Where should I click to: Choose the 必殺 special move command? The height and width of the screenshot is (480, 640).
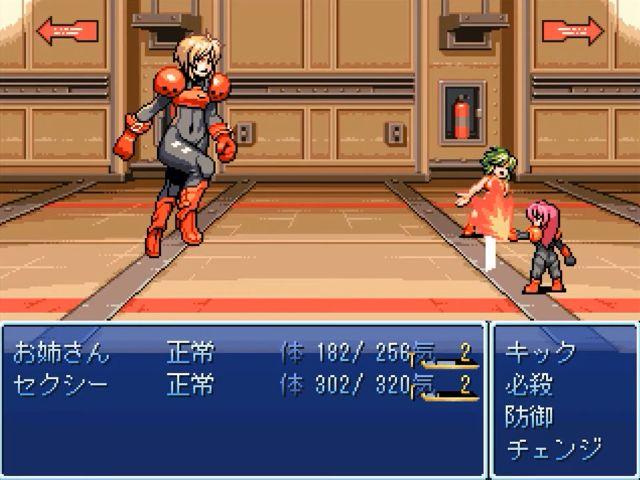click(x=530, y=384)
